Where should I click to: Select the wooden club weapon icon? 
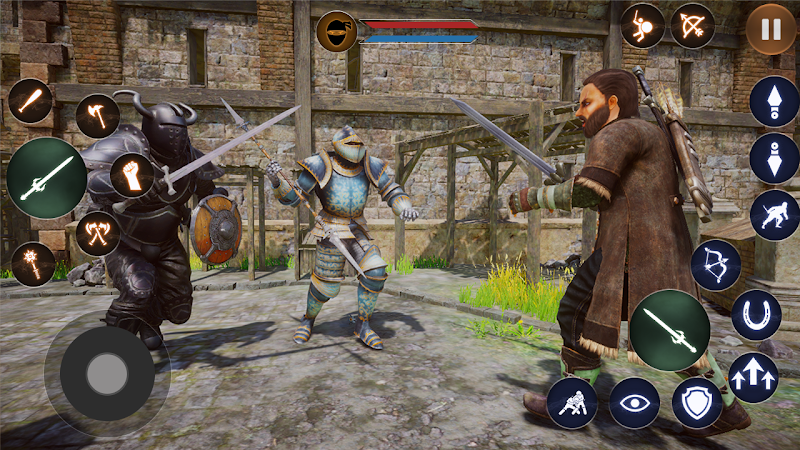click(31, 101)
